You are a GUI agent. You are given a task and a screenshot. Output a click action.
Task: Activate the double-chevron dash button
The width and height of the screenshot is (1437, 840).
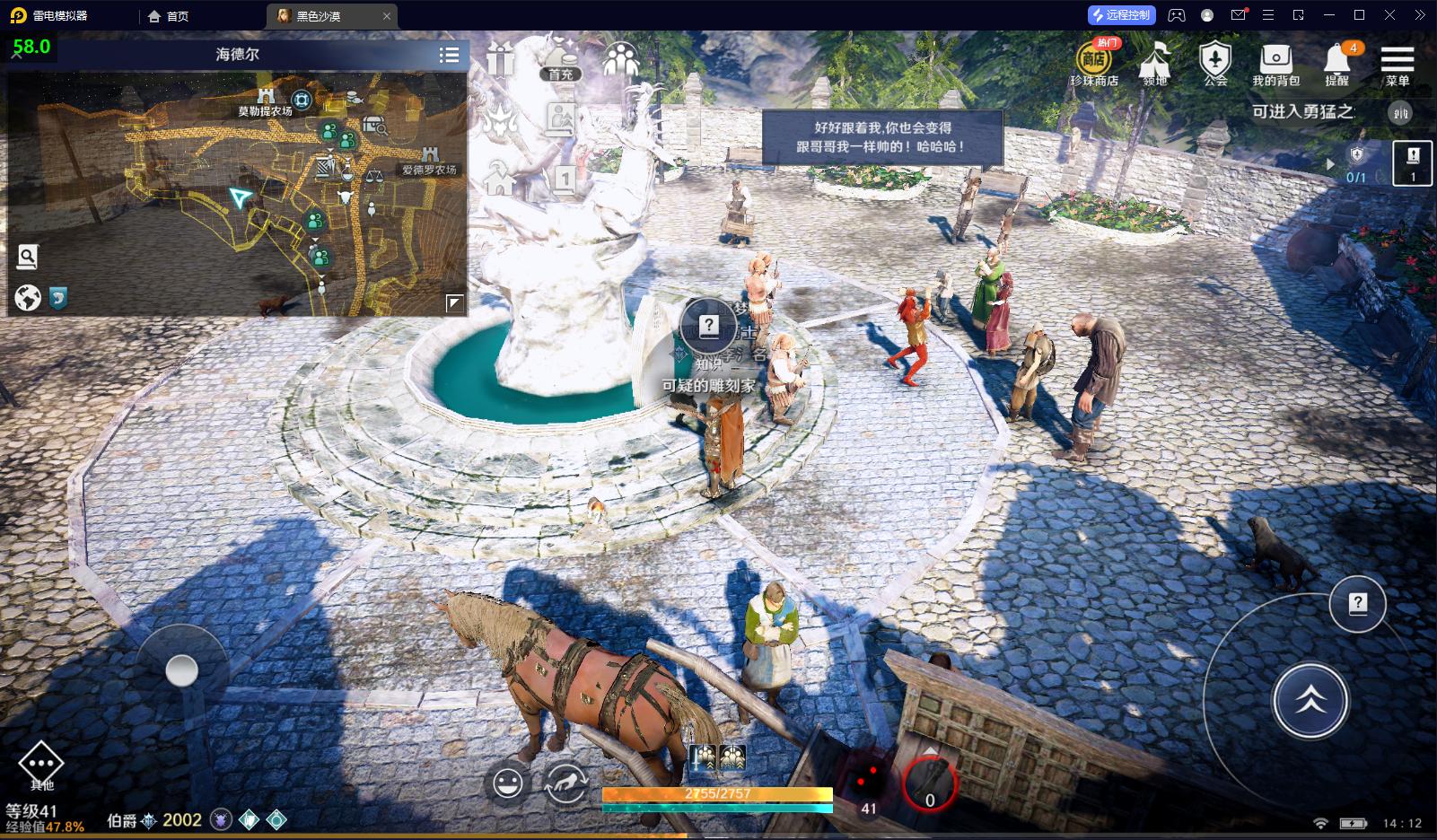[1310, 701]
